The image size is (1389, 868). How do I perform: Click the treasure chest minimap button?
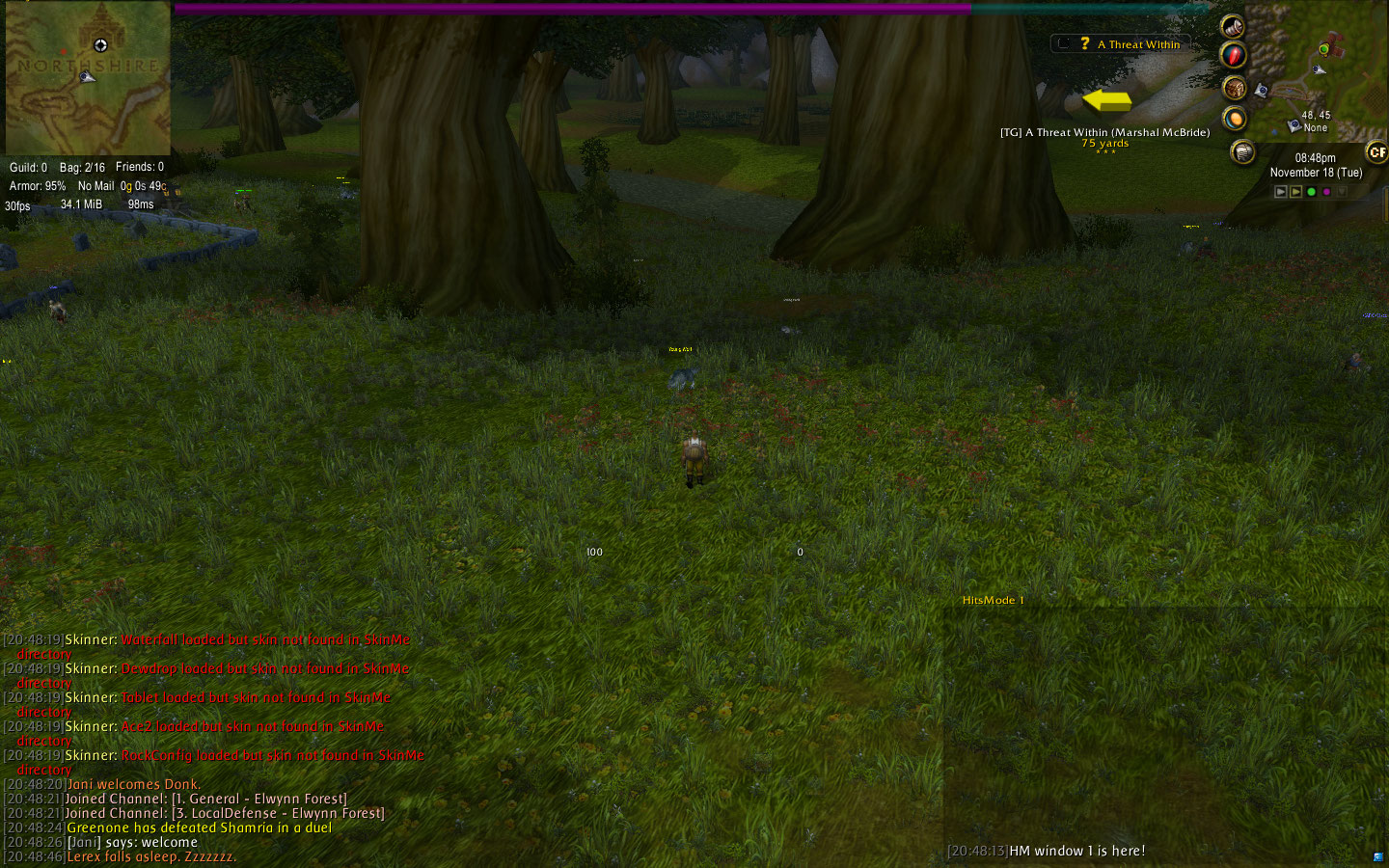(1235, 89)
